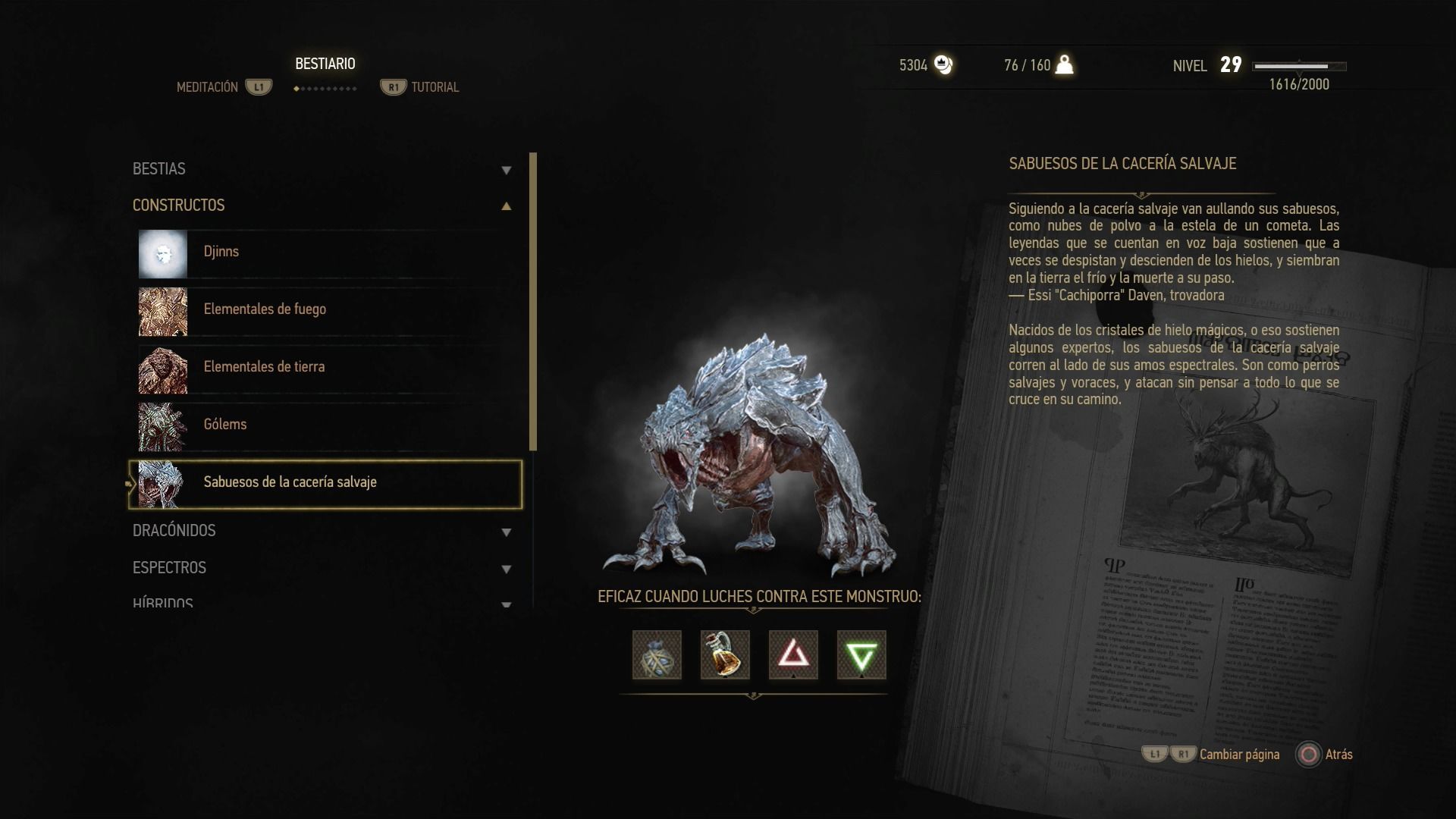Select the orange oil bottle icon
This screenshot has width=1456, height=819.
click(x=725, y=655)
